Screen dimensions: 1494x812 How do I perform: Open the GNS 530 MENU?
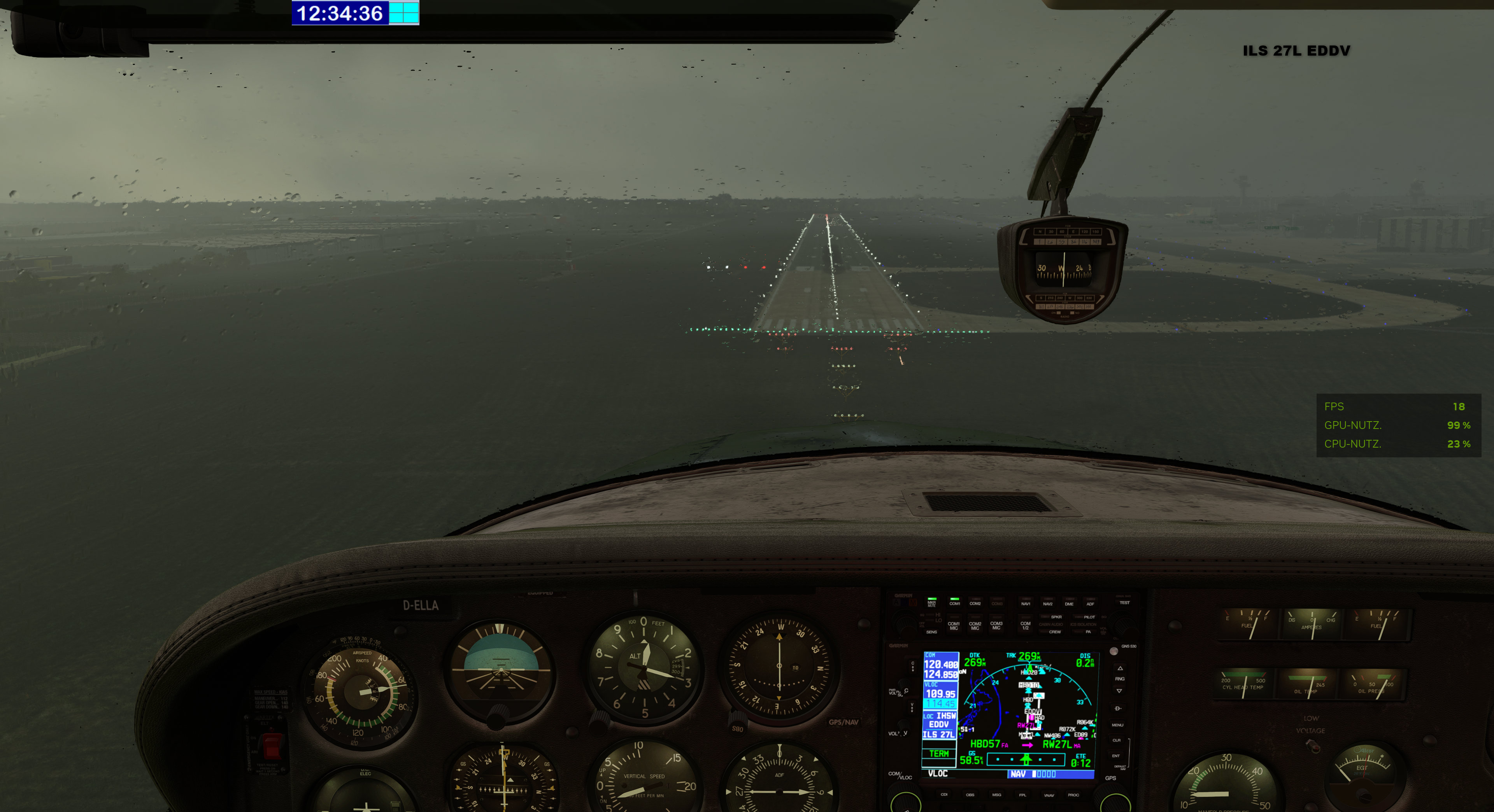coord(1118,724)
